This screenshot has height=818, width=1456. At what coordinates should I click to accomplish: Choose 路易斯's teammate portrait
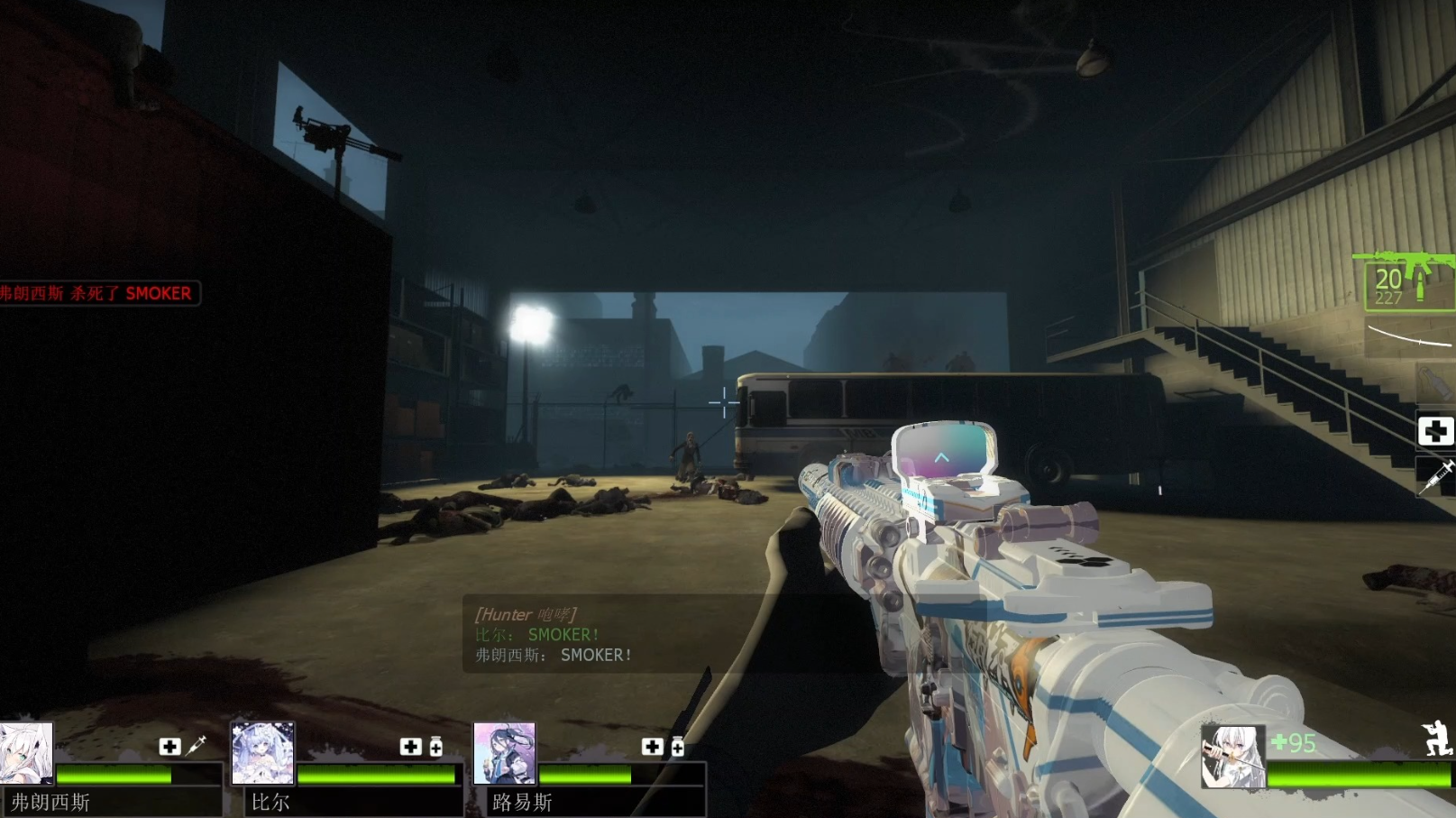[504, 754]
